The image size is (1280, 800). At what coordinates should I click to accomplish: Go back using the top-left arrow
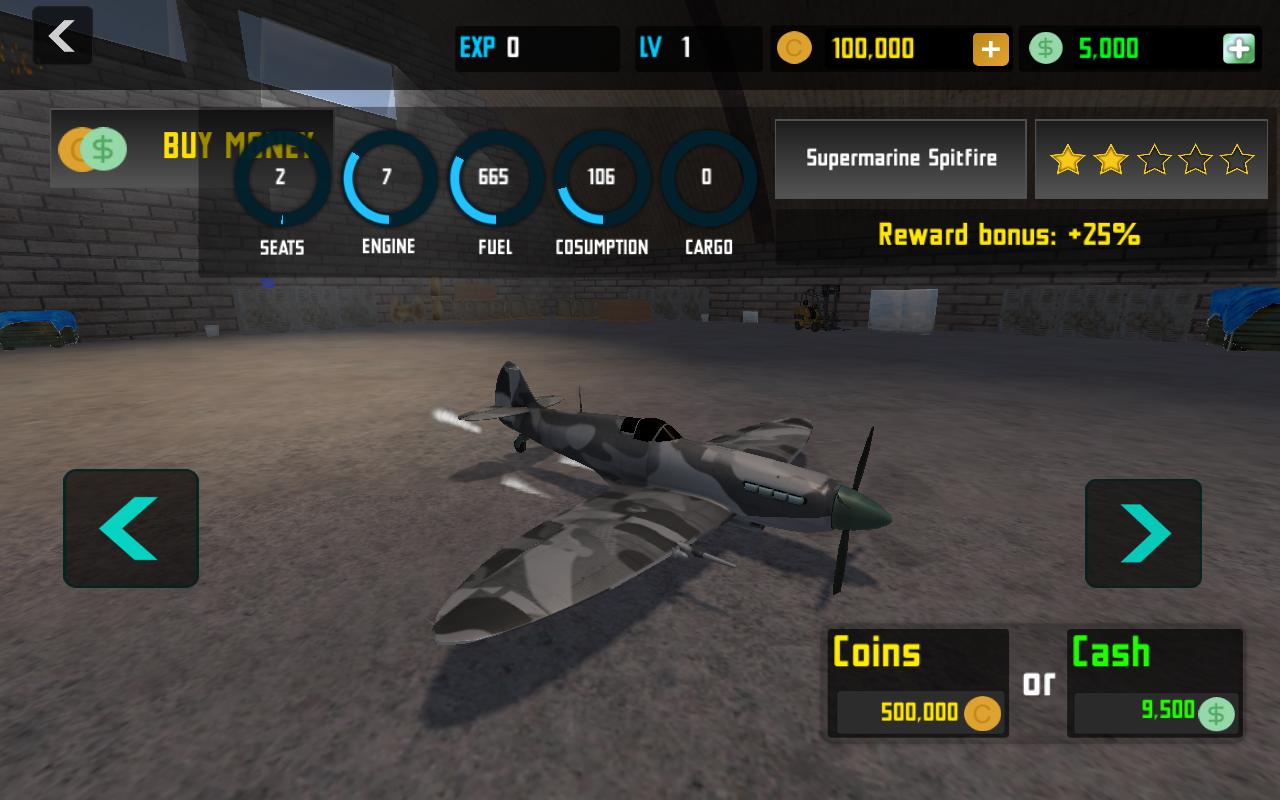(x=62, y=37)
